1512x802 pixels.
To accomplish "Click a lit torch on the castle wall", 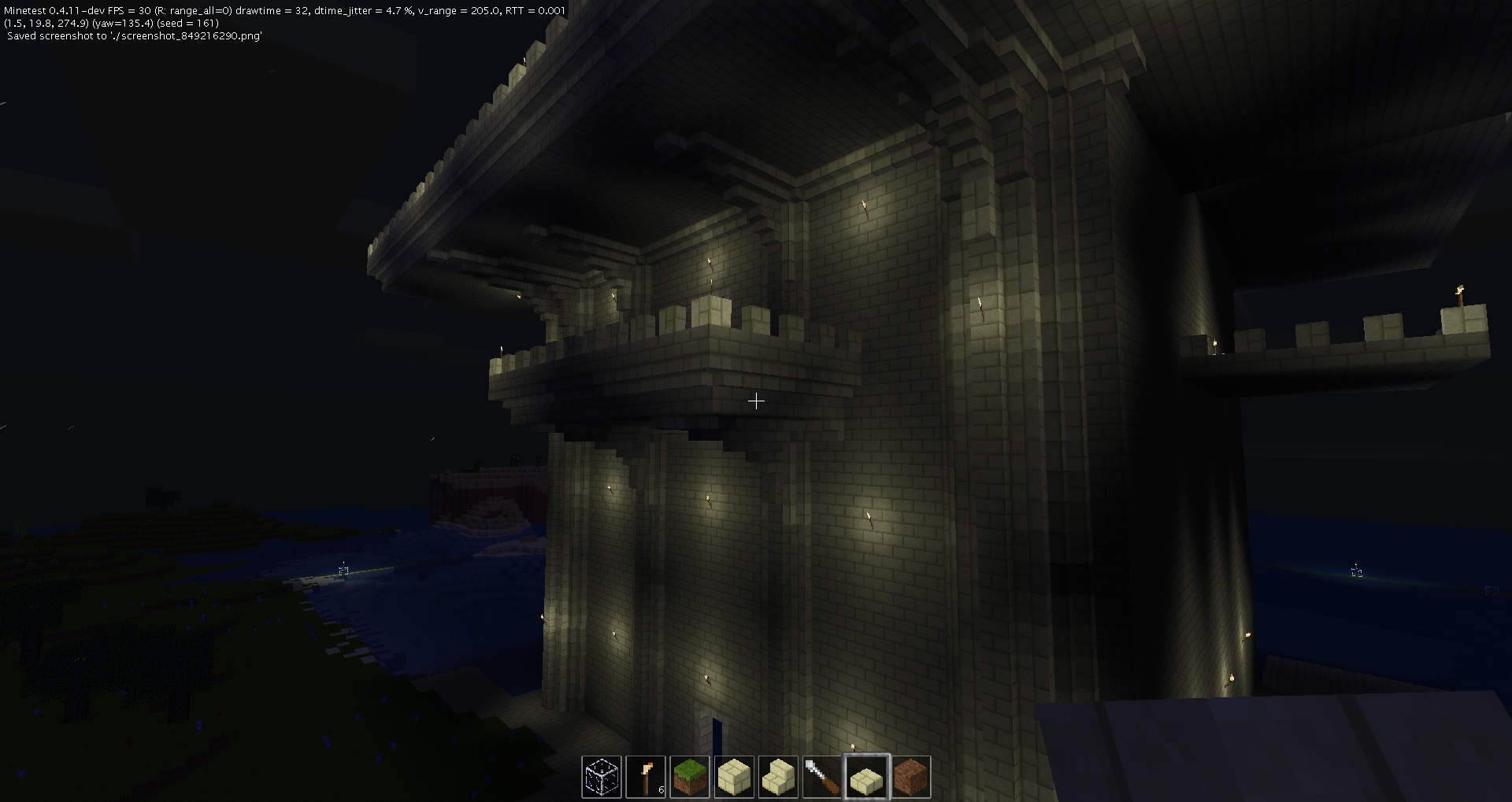I will point(869,516).
